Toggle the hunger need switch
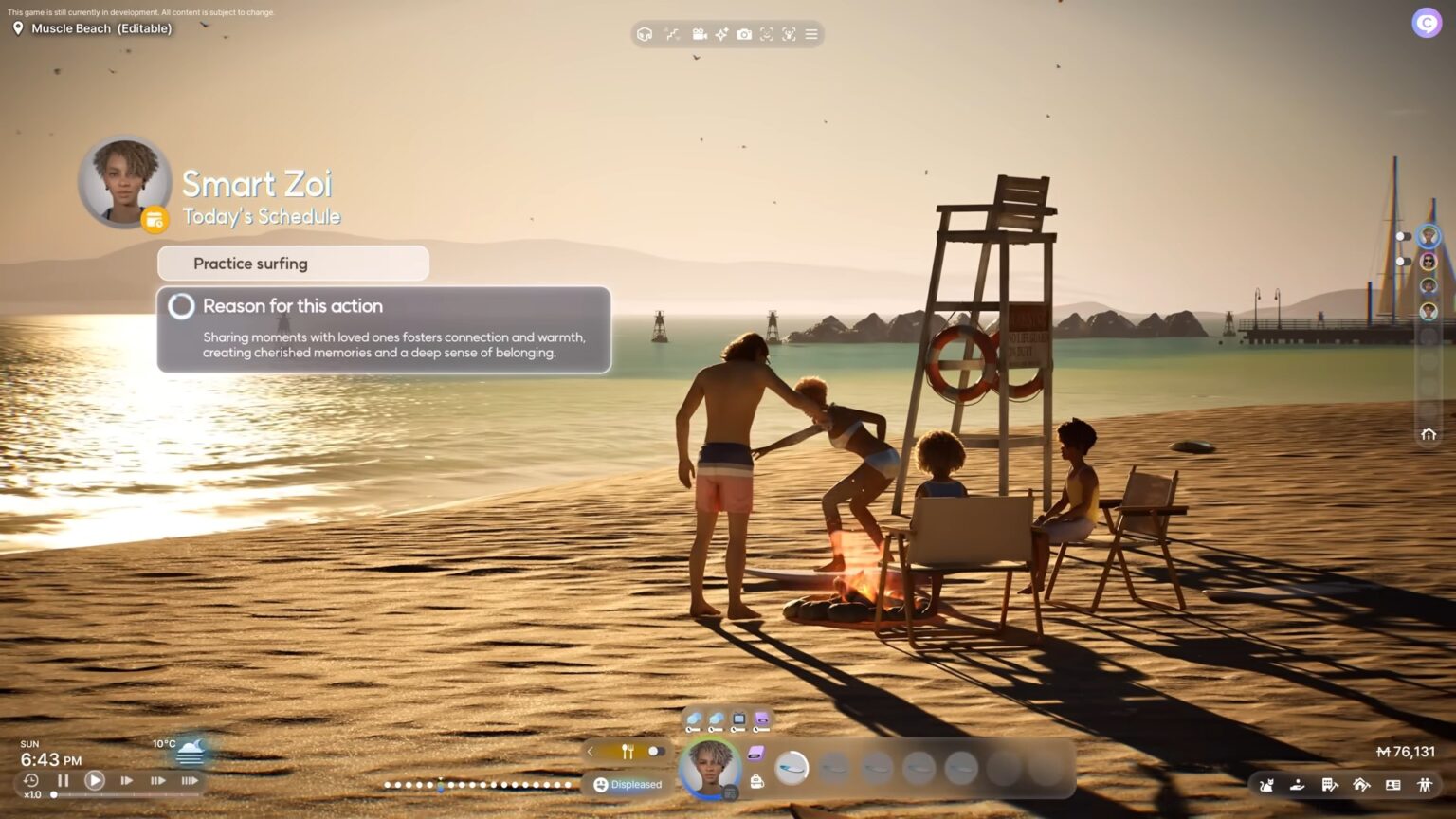 coord(656,751)
